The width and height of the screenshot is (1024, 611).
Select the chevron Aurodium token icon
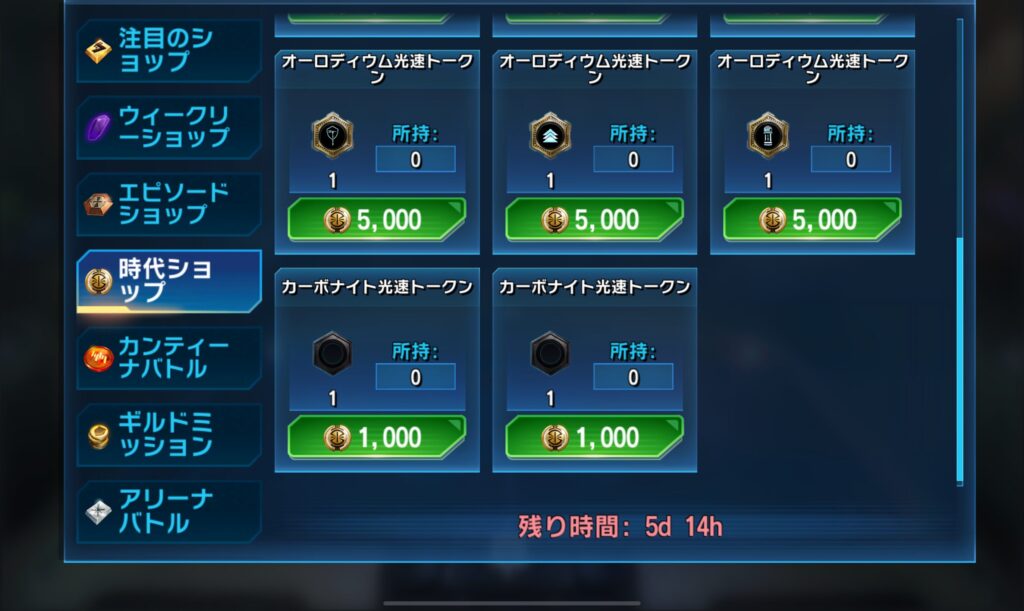click(550, 136)
